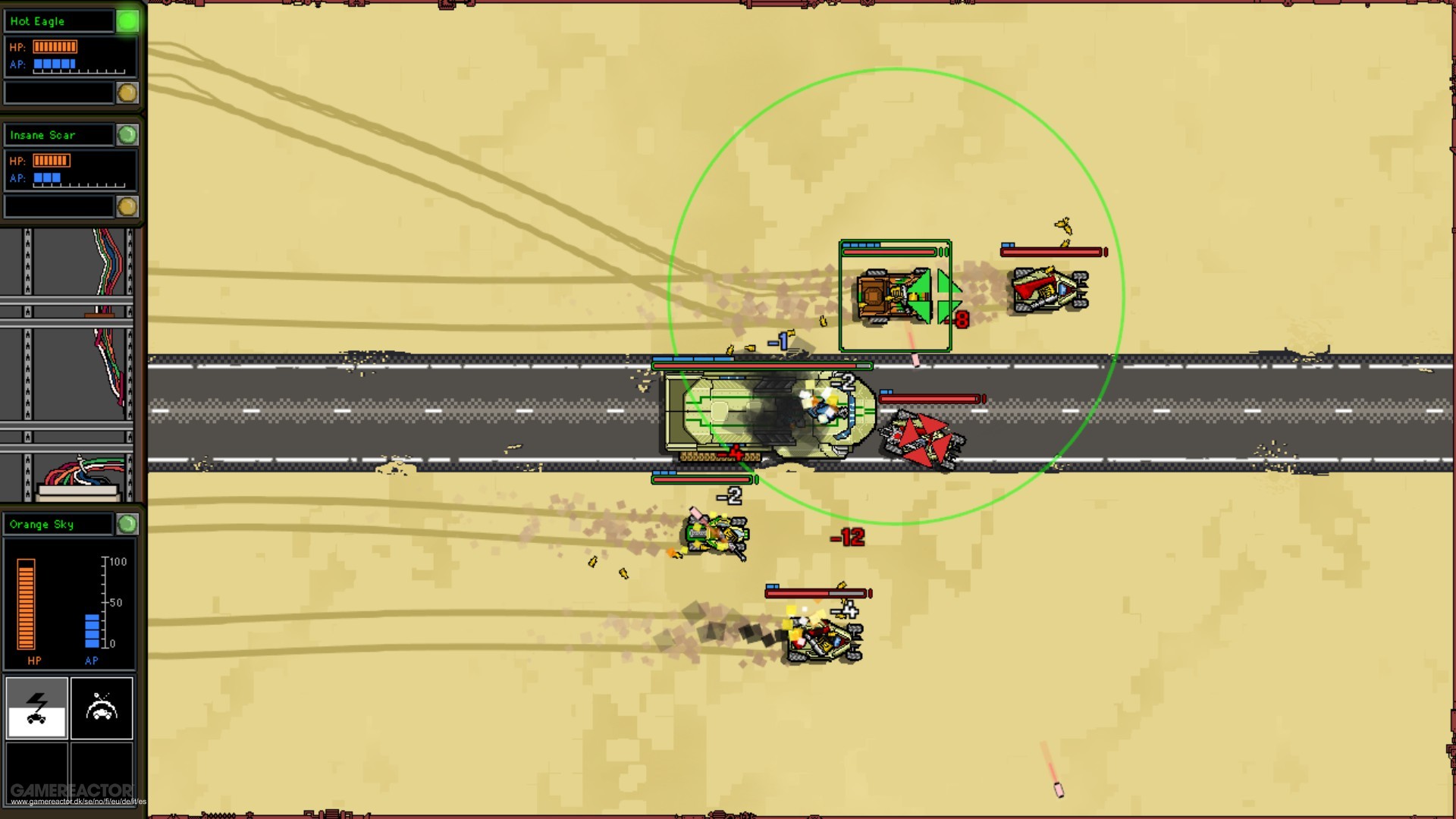Expand the Hot Eagle unit panel
Viewport: 1456px width, 819px height.
coord(61,20)
